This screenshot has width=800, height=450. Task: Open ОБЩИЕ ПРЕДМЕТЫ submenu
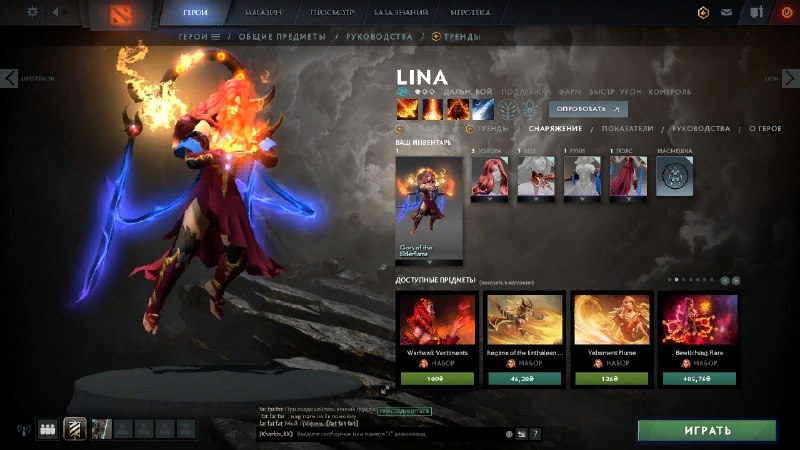click(x=283, y=36)
